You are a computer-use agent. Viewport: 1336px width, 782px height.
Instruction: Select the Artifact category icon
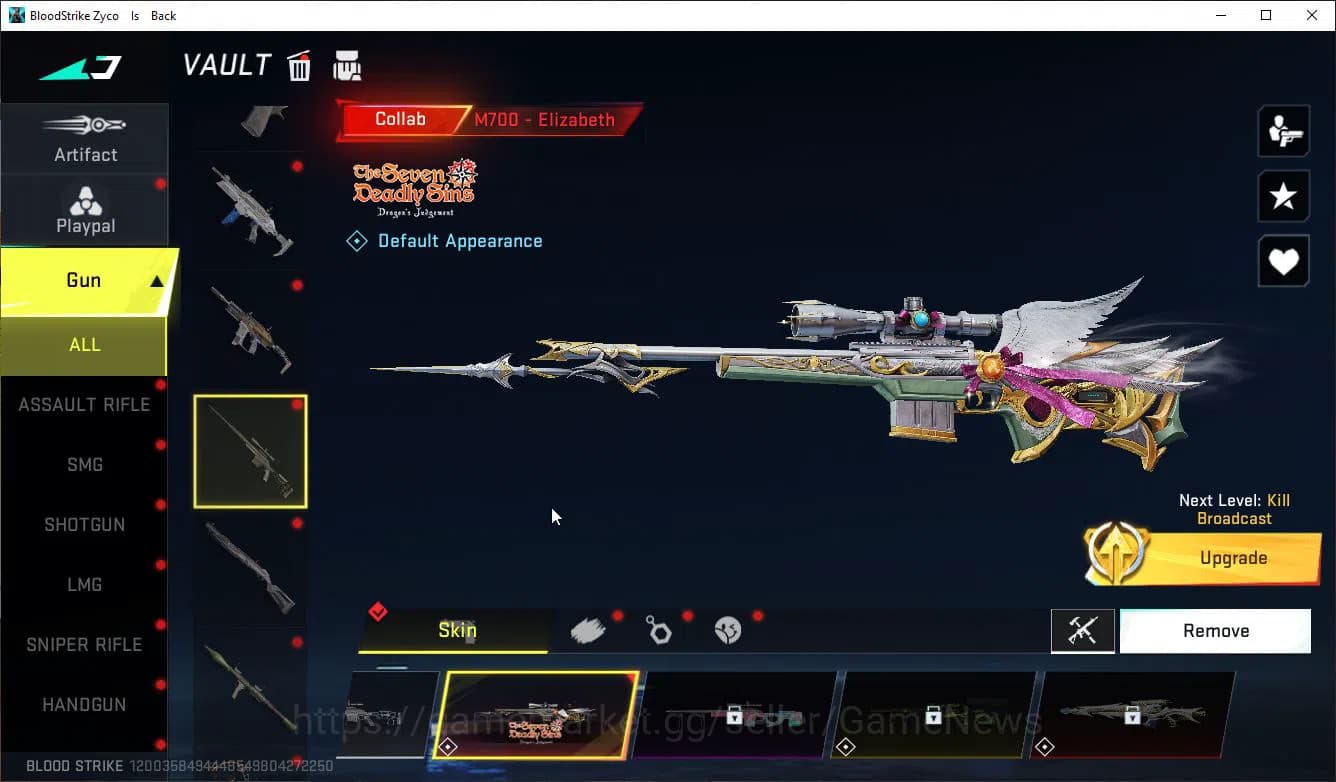[x=85, y=135]
